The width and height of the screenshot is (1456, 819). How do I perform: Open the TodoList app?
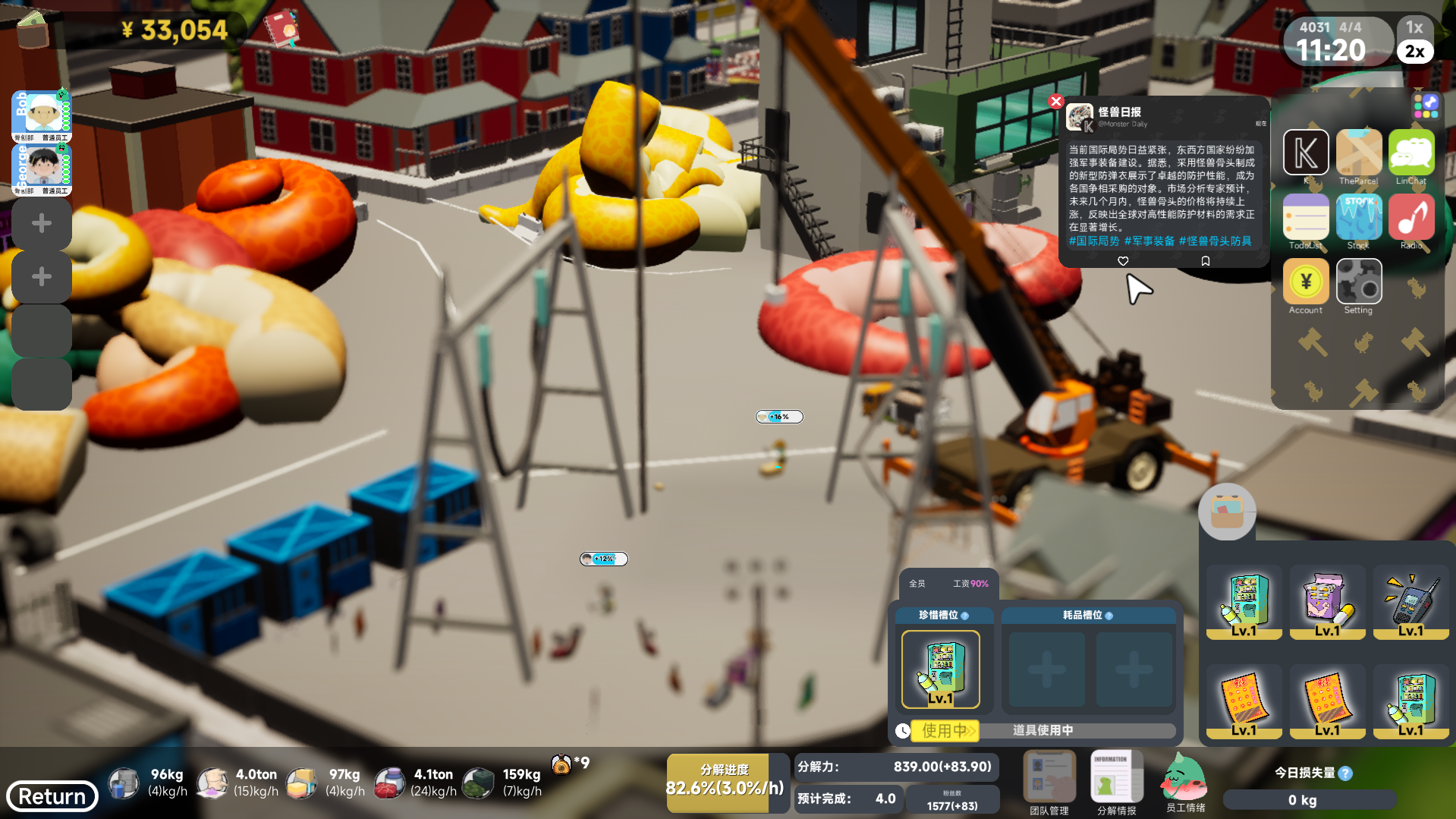pyautogui.click(x=1305, y=217)
